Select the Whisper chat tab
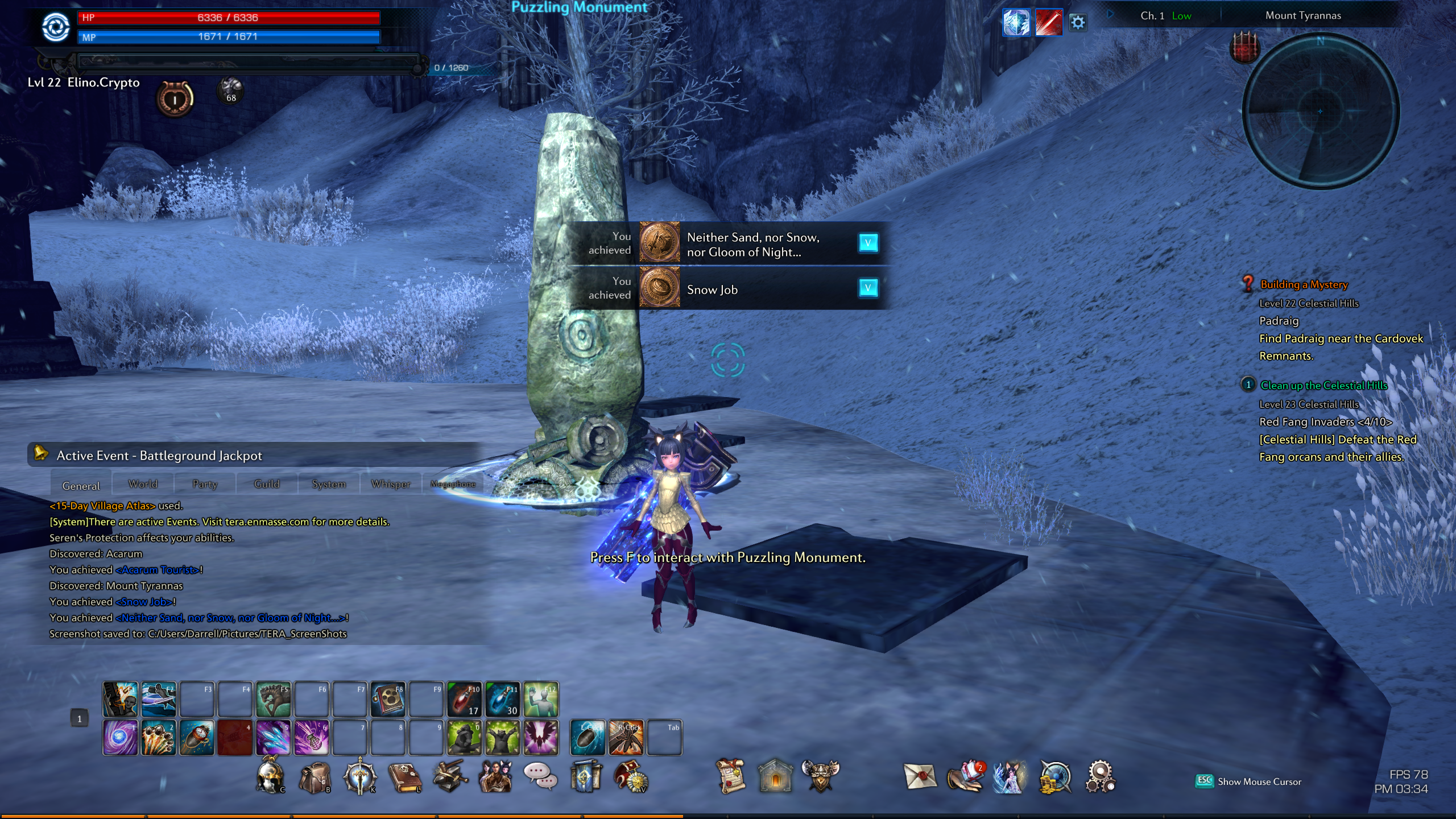Screen dimensions: 1456x819 tap(391, 484)
